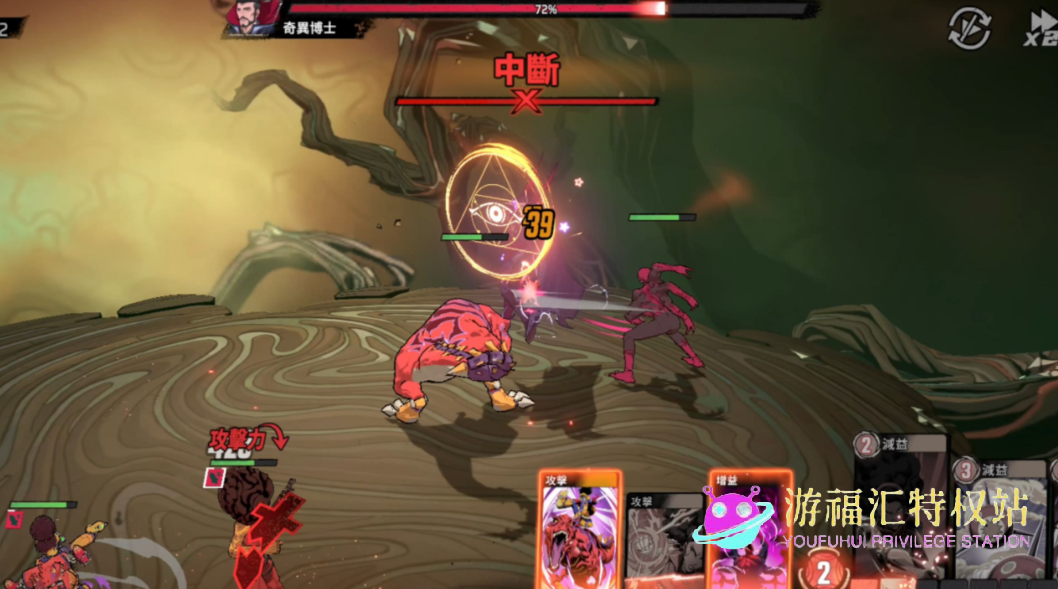Play the glowing red dinosaur attack card

point(580,530)
